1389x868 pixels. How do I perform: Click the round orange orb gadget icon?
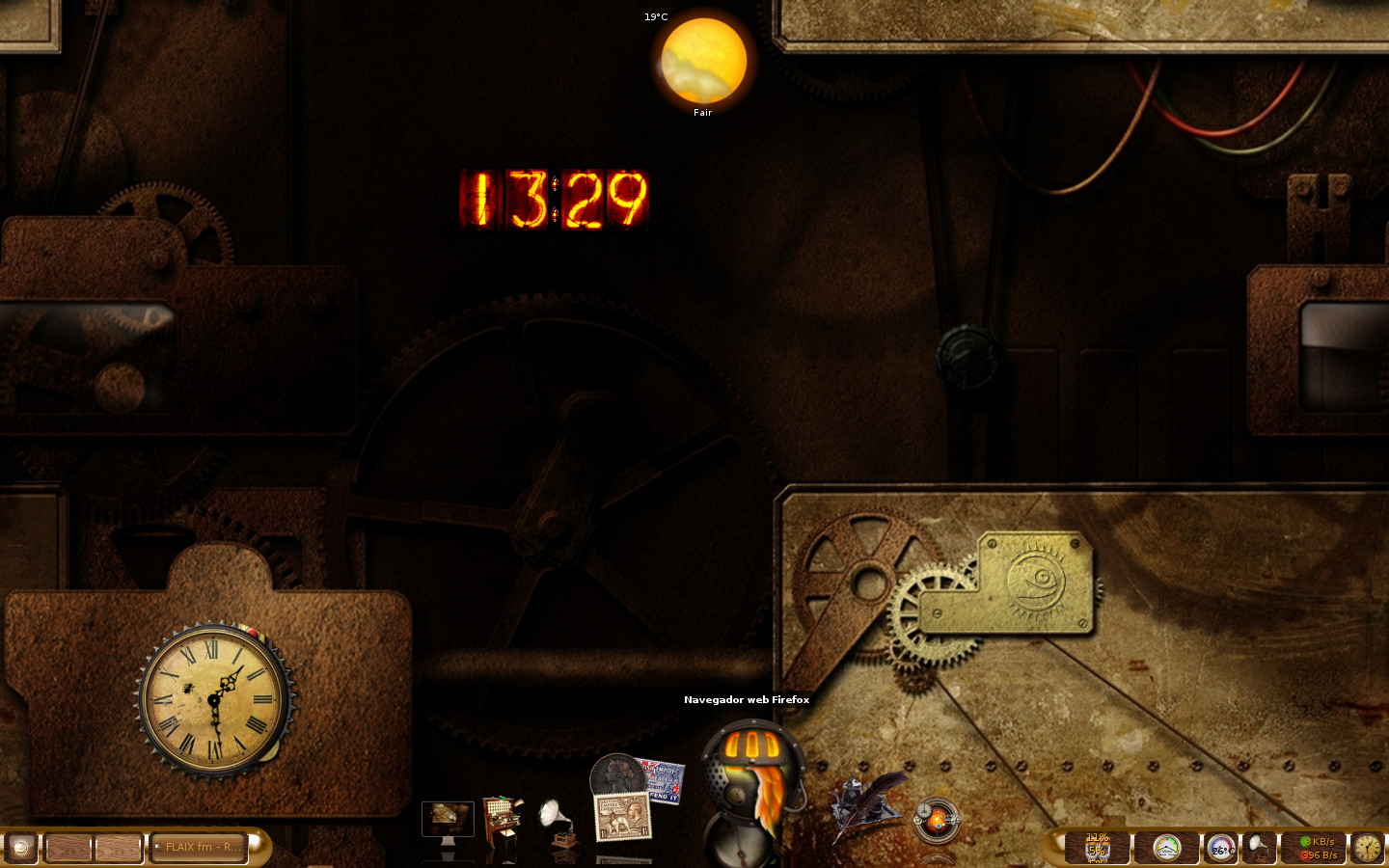pos(936,820)
